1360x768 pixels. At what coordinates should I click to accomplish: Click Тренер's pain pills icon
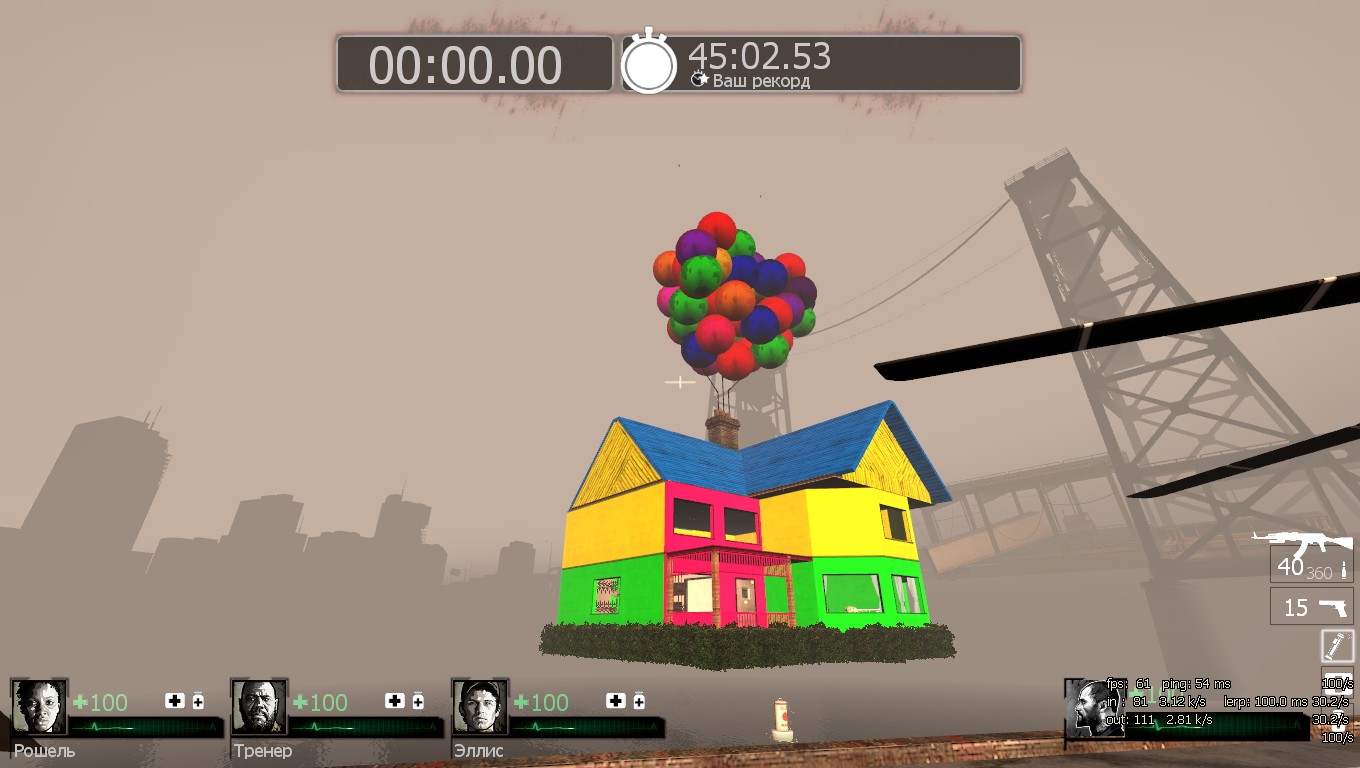(418, 701)
